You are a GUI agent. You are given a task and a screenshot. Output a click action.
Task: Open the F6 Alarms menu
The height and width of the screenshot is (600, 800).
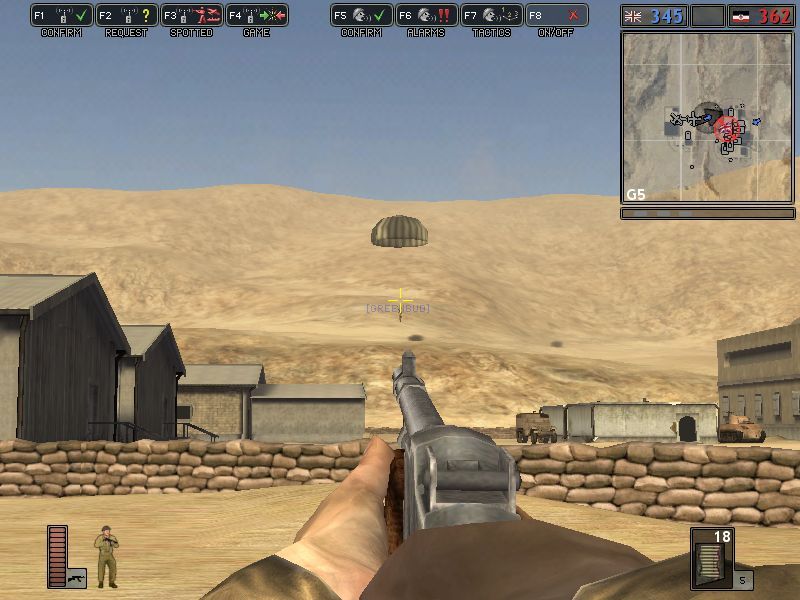click(x=427, y=16)
